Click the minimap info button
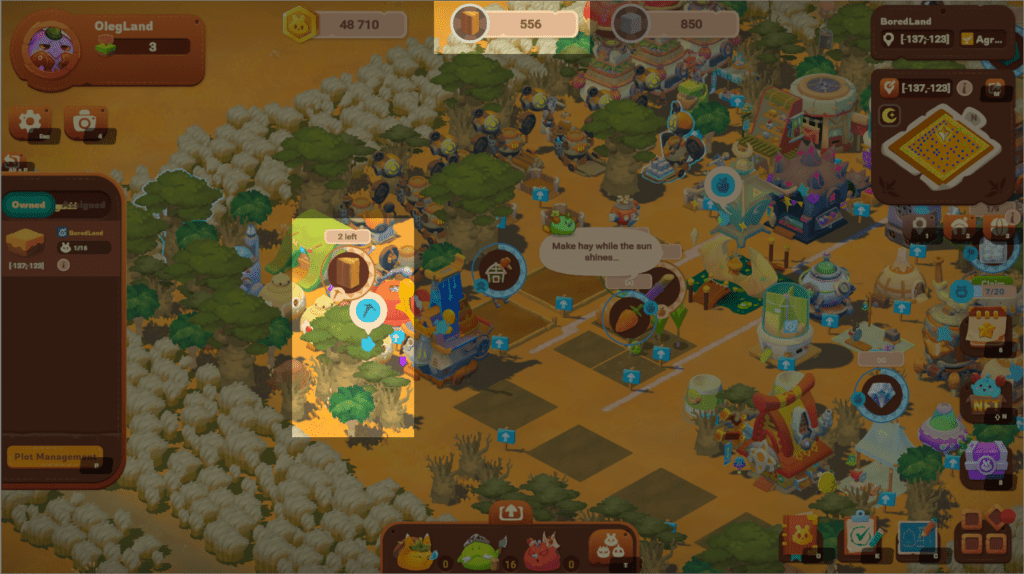This screenshot has width=1024, height=574. click(x=965, y=88)
